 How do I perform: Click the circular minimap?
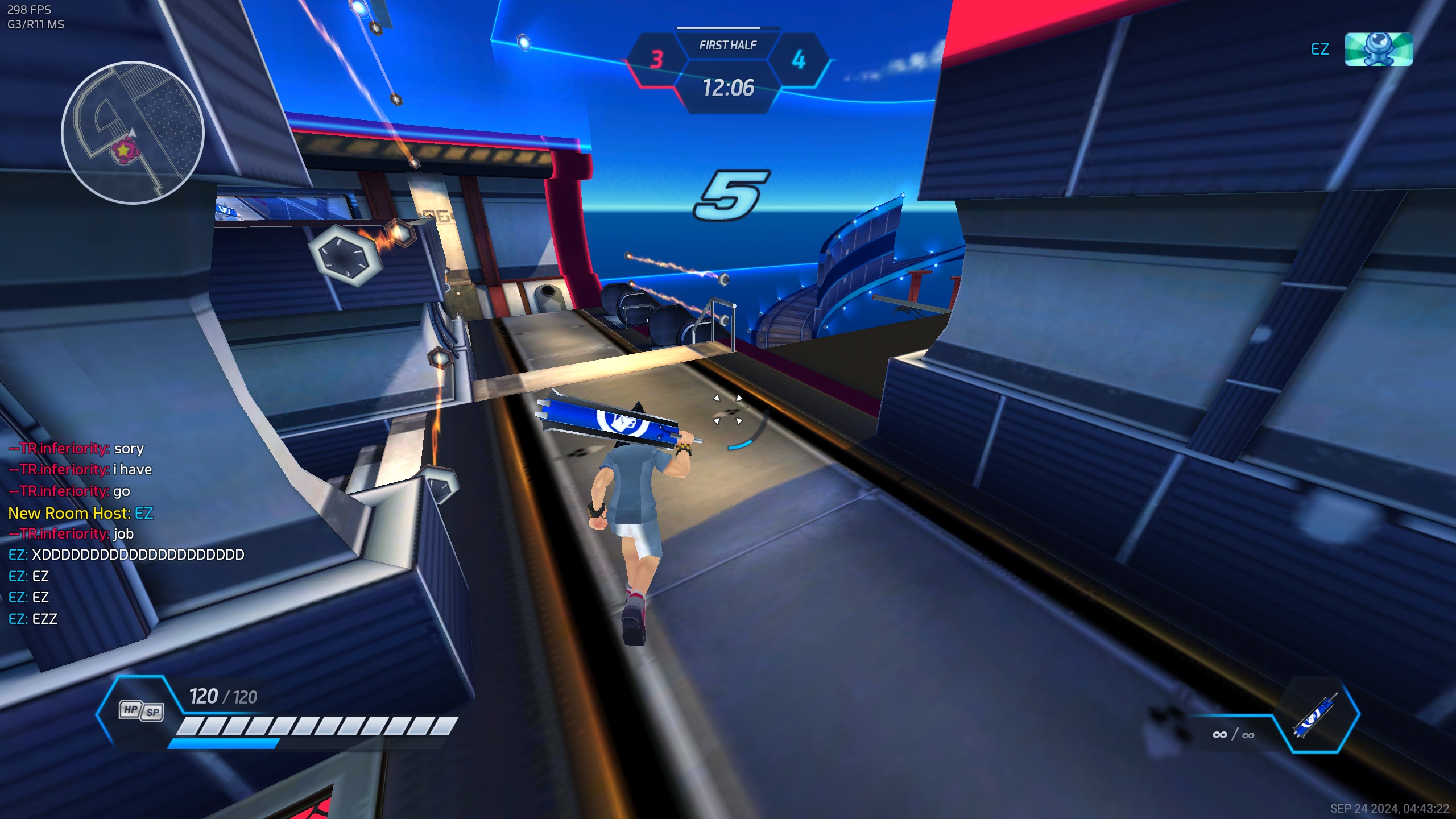coord(133,133)
